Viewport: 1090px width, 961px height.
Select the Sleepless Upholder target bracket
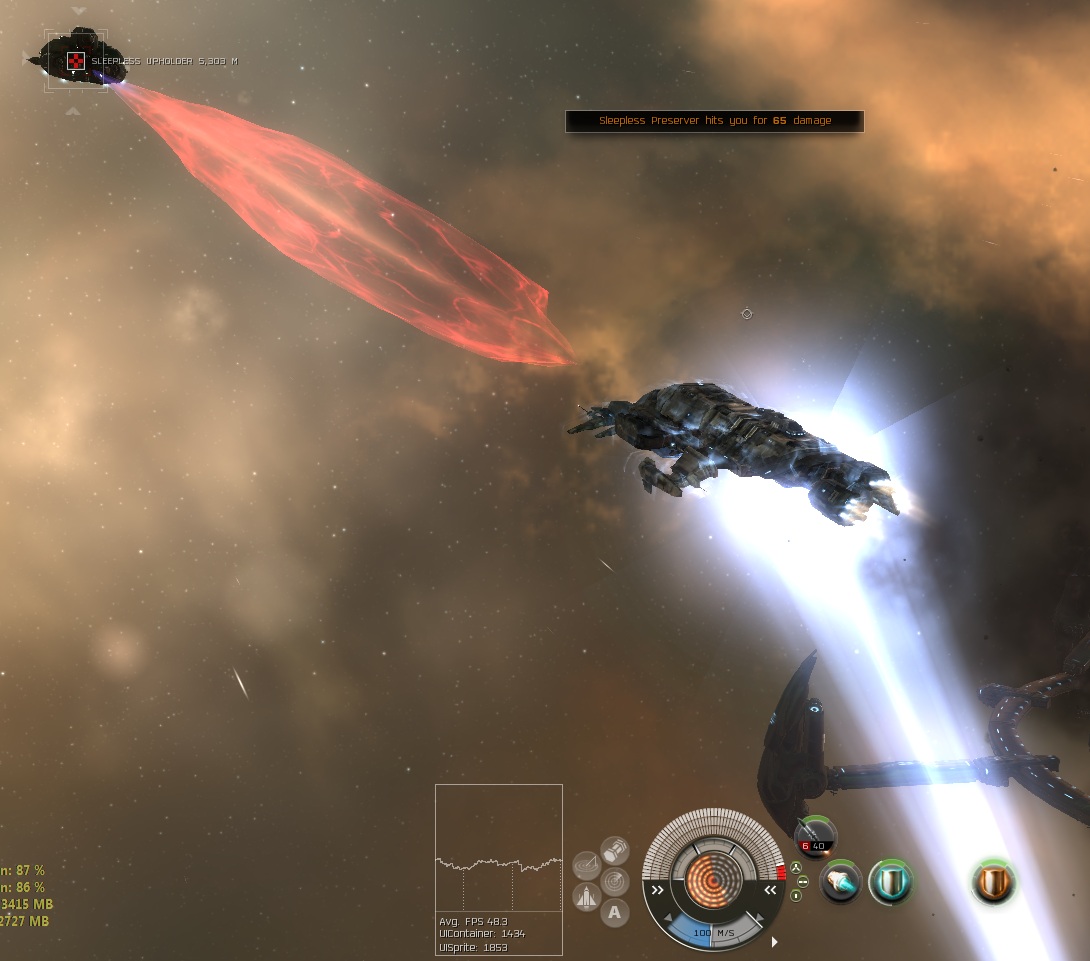tap(76, 61)
